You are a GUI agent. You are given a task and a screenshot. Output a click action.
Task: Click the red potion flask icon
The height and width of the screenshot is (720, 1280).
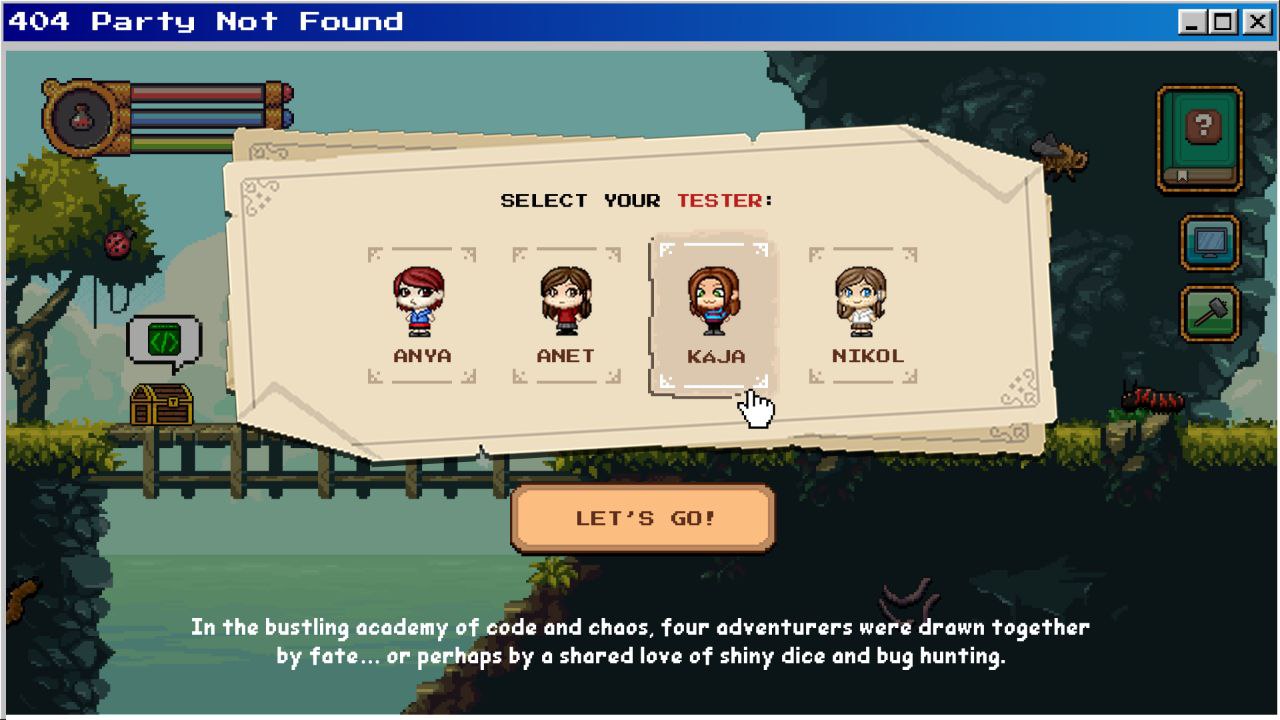pyautogui.click(x=81, y=118)
